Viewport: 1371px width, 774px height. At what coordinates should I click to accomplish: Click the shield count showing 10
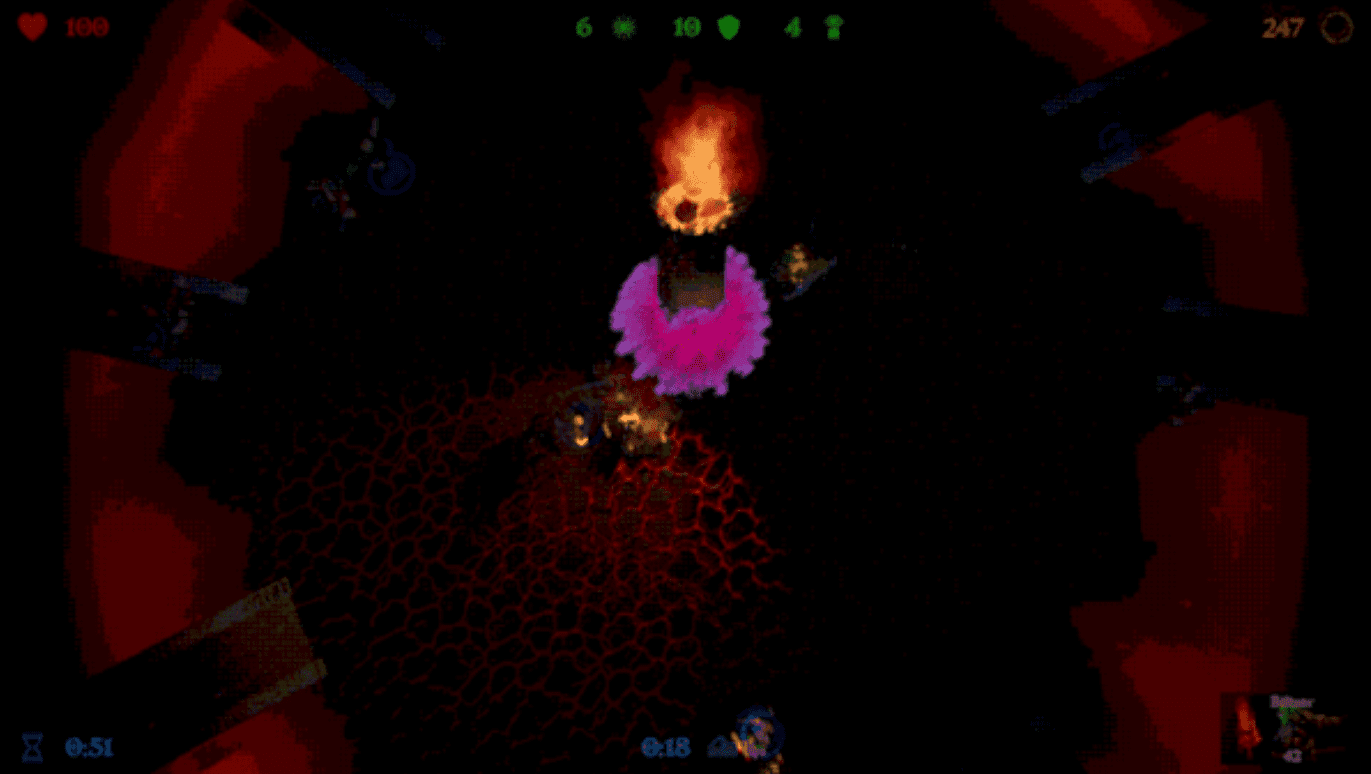688,27
